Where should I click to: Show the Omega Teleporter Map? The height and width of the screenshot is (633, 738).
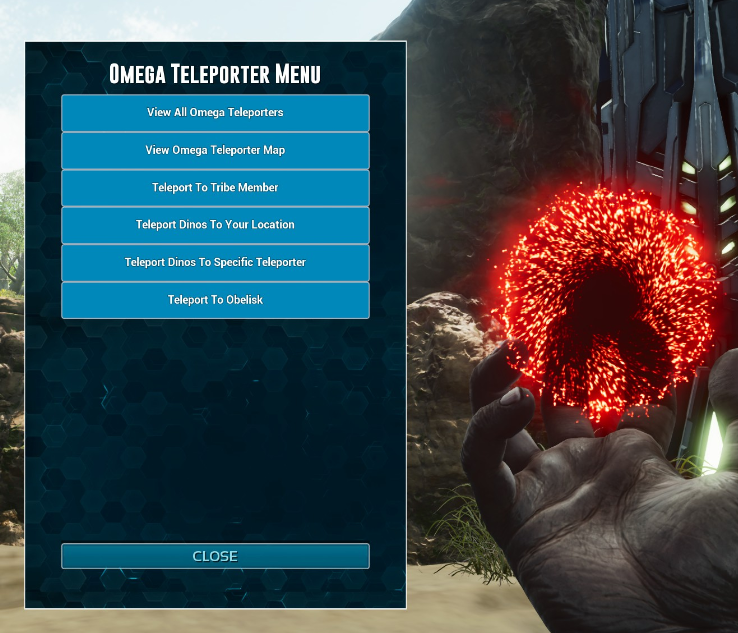click(215, 150)
